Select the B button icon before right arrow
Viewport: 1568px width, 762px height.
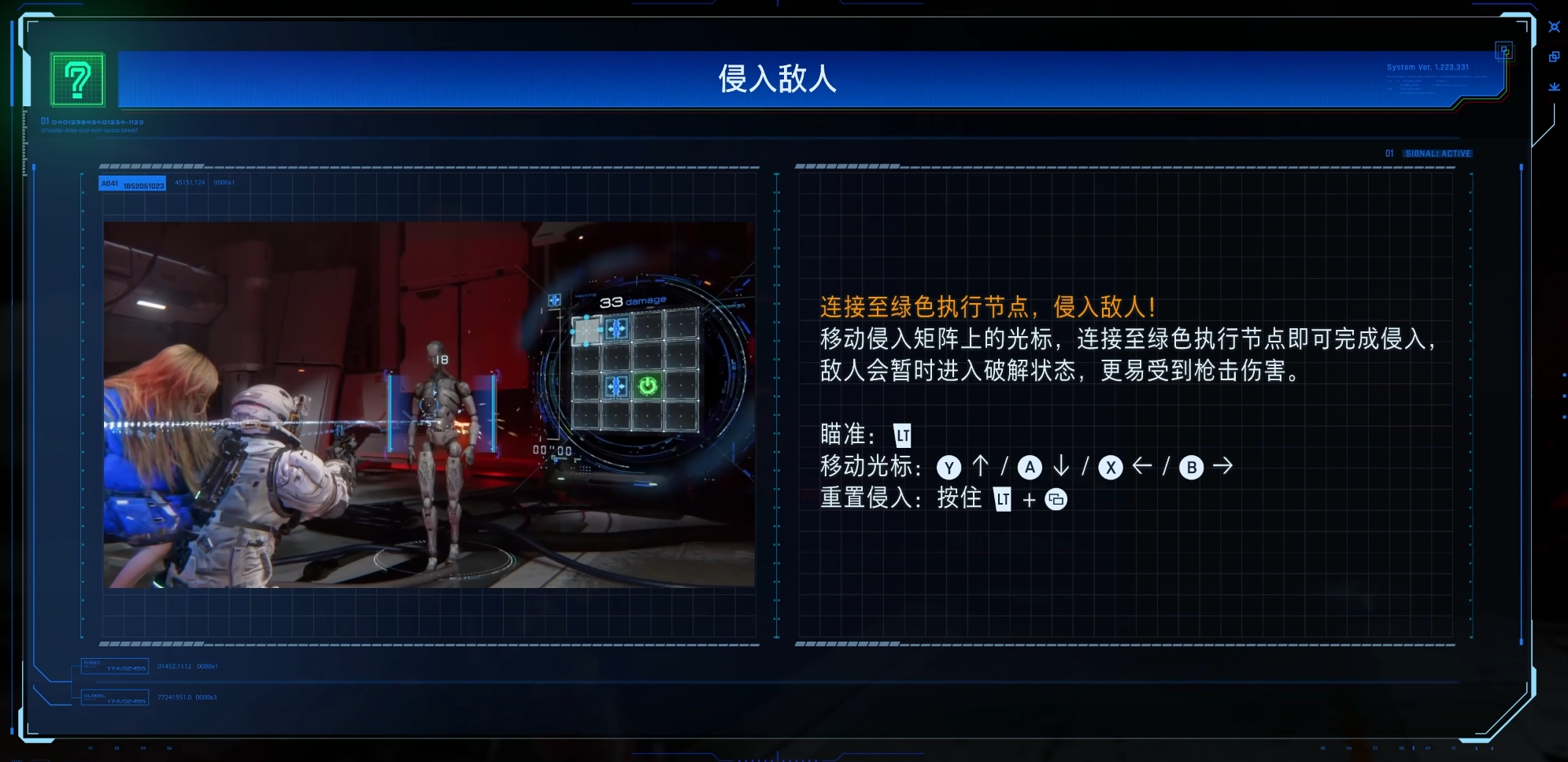click(1191, 467)
